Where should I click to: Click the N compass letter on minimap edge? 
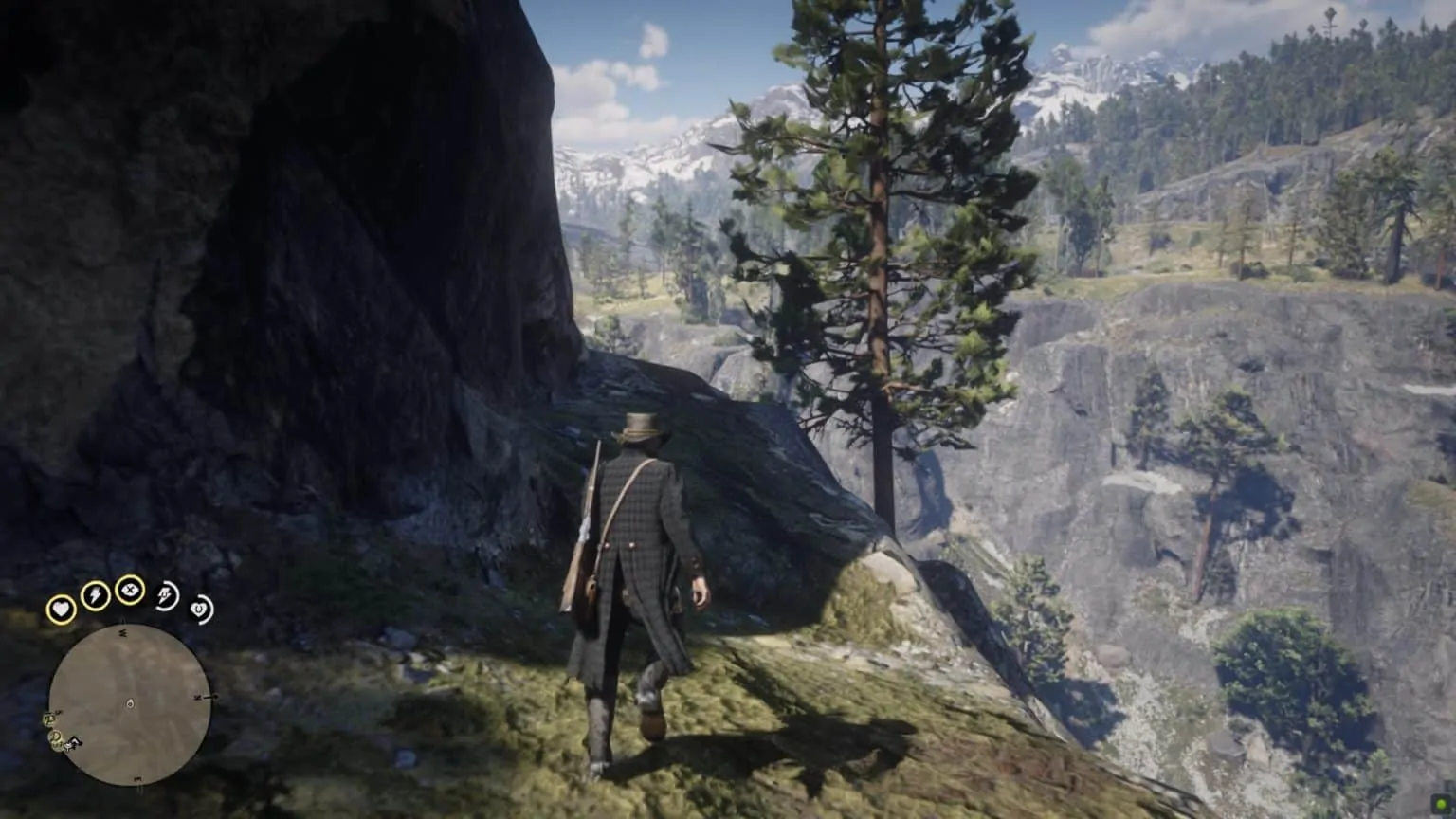pyautogui.click(x=198, y=696)
